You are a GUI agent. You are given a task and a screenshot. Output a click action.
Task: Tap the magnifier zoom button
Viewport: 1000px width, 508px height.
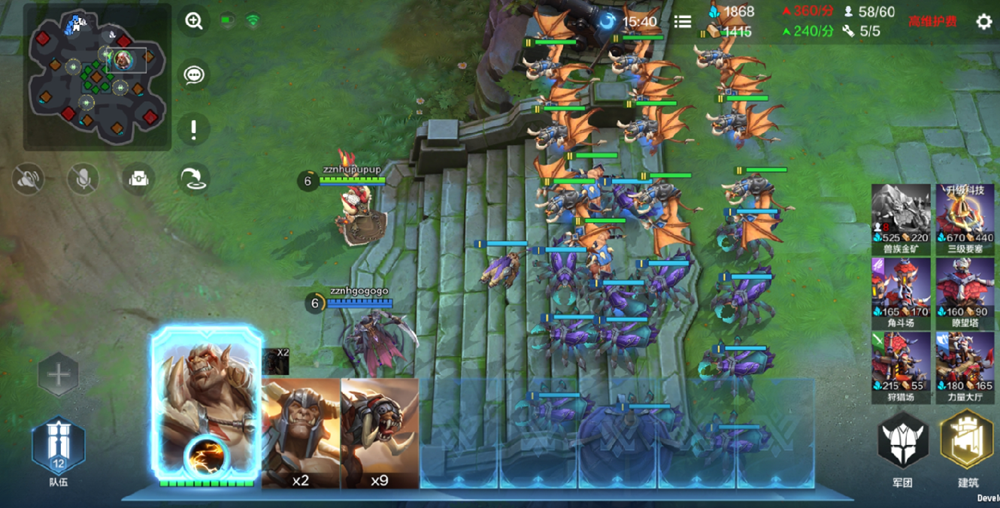point(194,20)
